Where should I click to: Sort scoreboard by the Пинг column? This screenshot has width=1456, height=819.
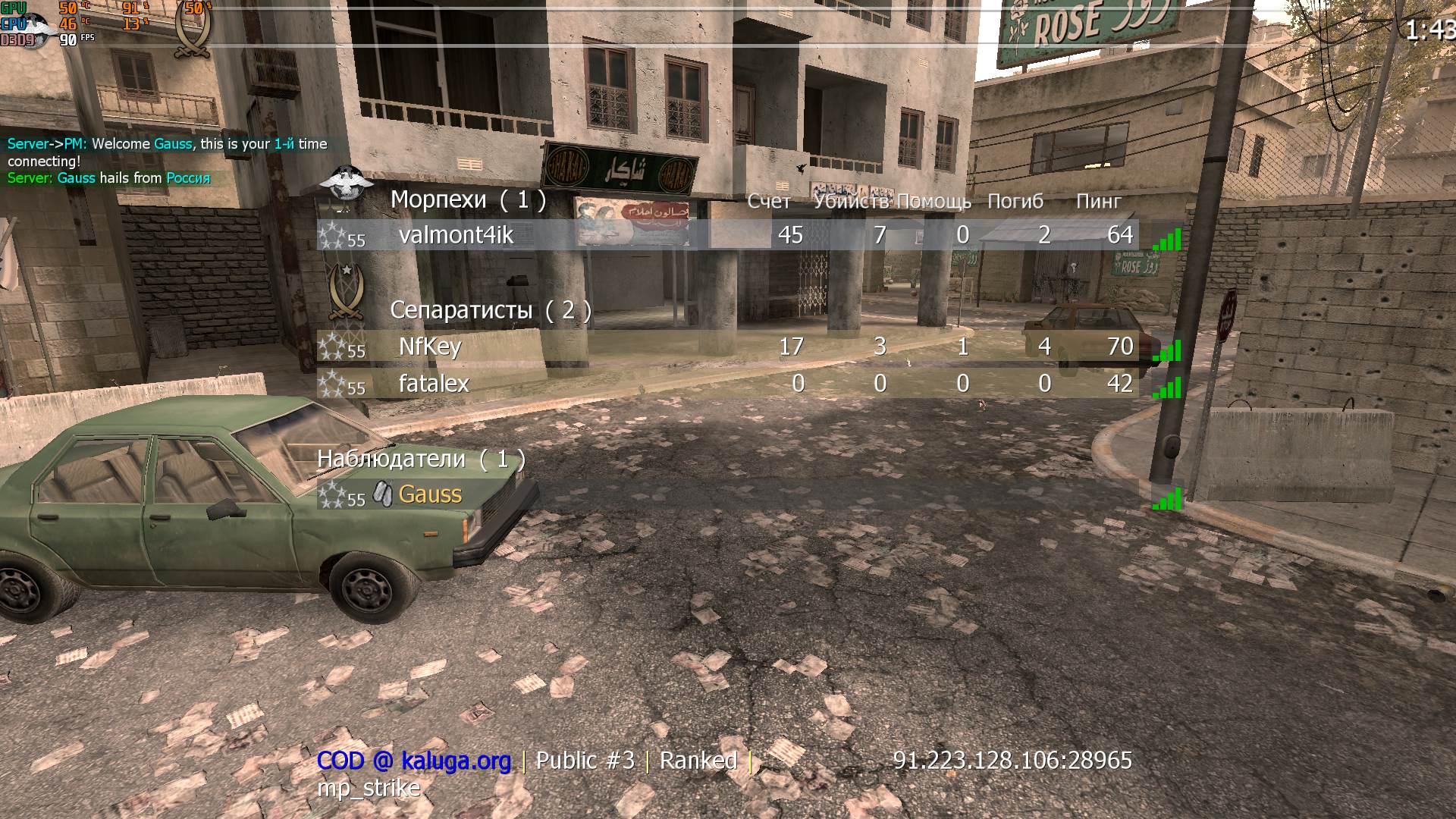[1097, 201]
